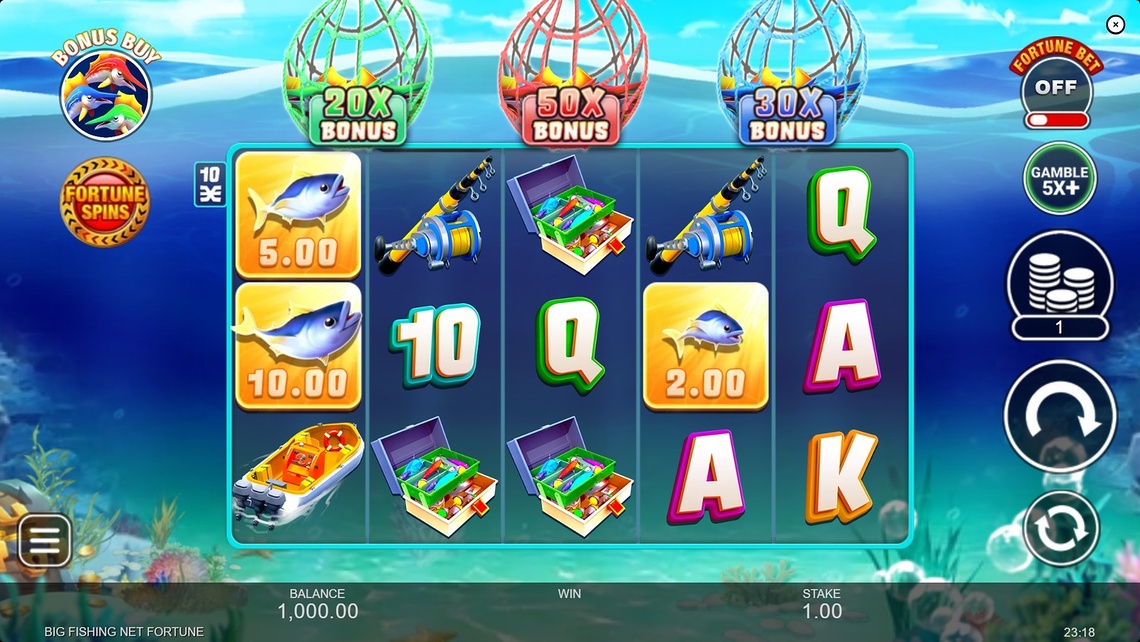Activate the Fortune Spins button

[x=105, y=200]
